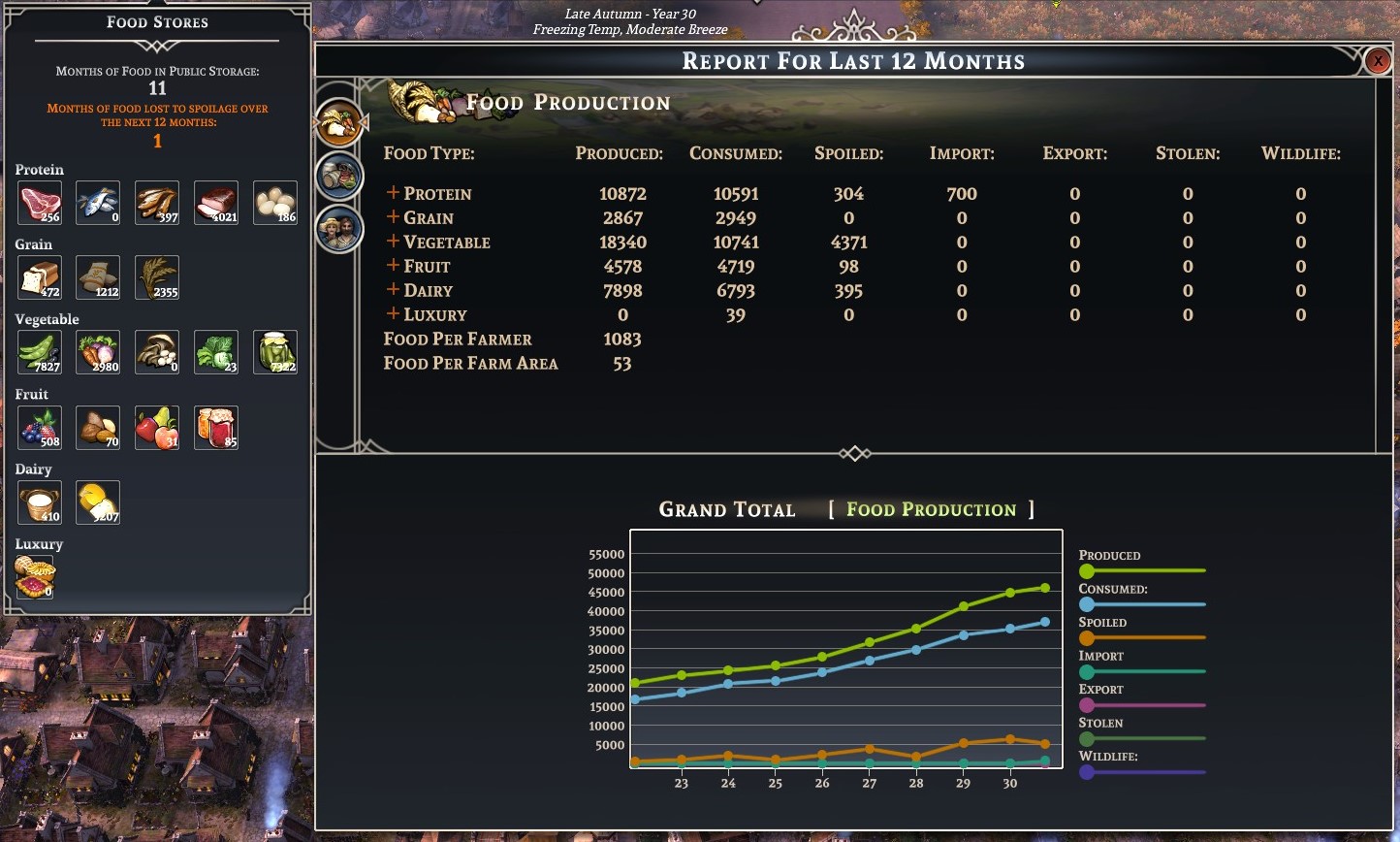Select the raw meat steak food icon
This screenshot has width=1400, height=842.
click(40, 203)
